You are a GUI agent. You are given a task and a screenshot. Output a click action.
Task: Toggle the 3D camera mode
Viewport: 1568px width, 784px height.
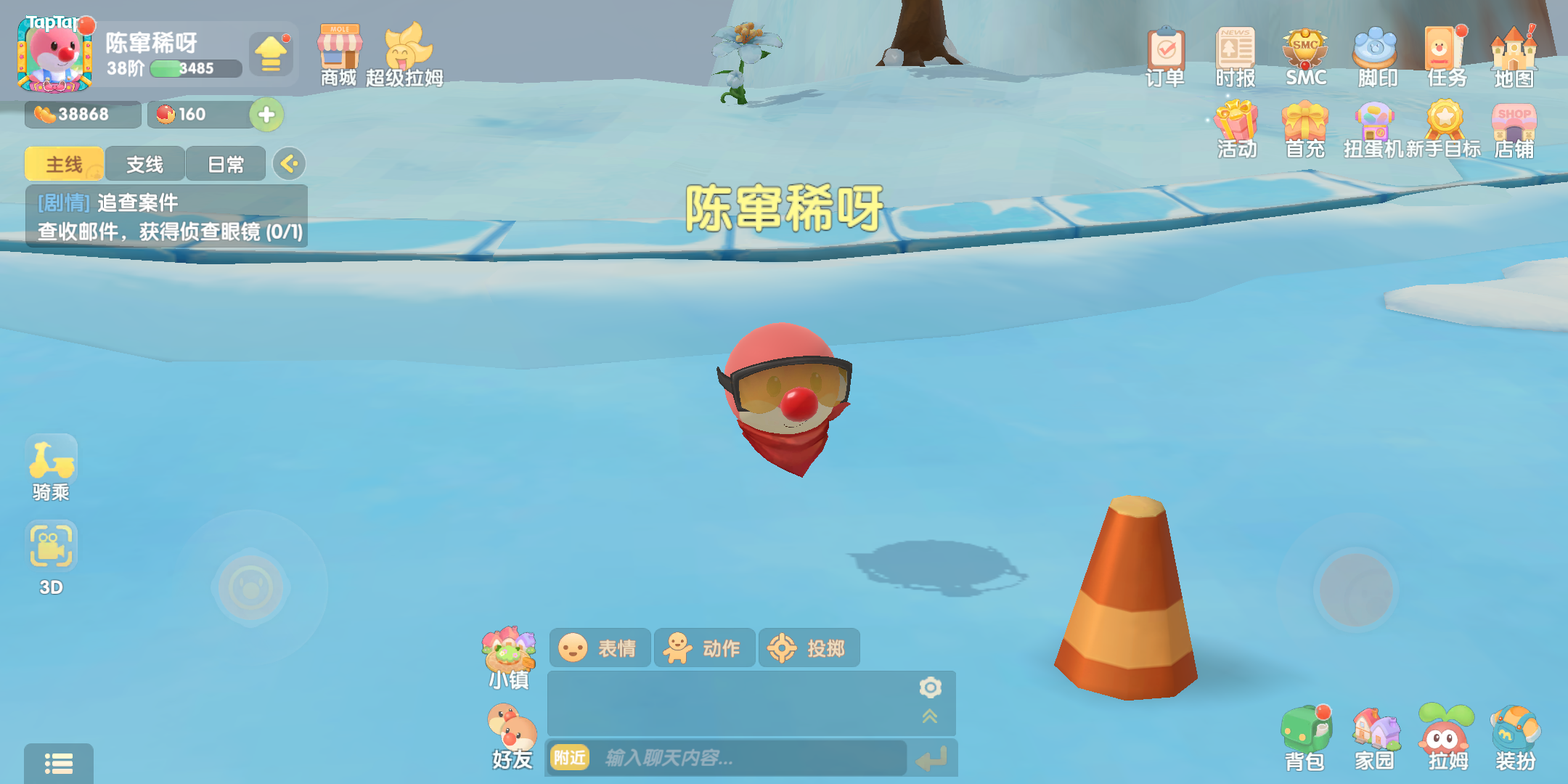click(52, 544)
